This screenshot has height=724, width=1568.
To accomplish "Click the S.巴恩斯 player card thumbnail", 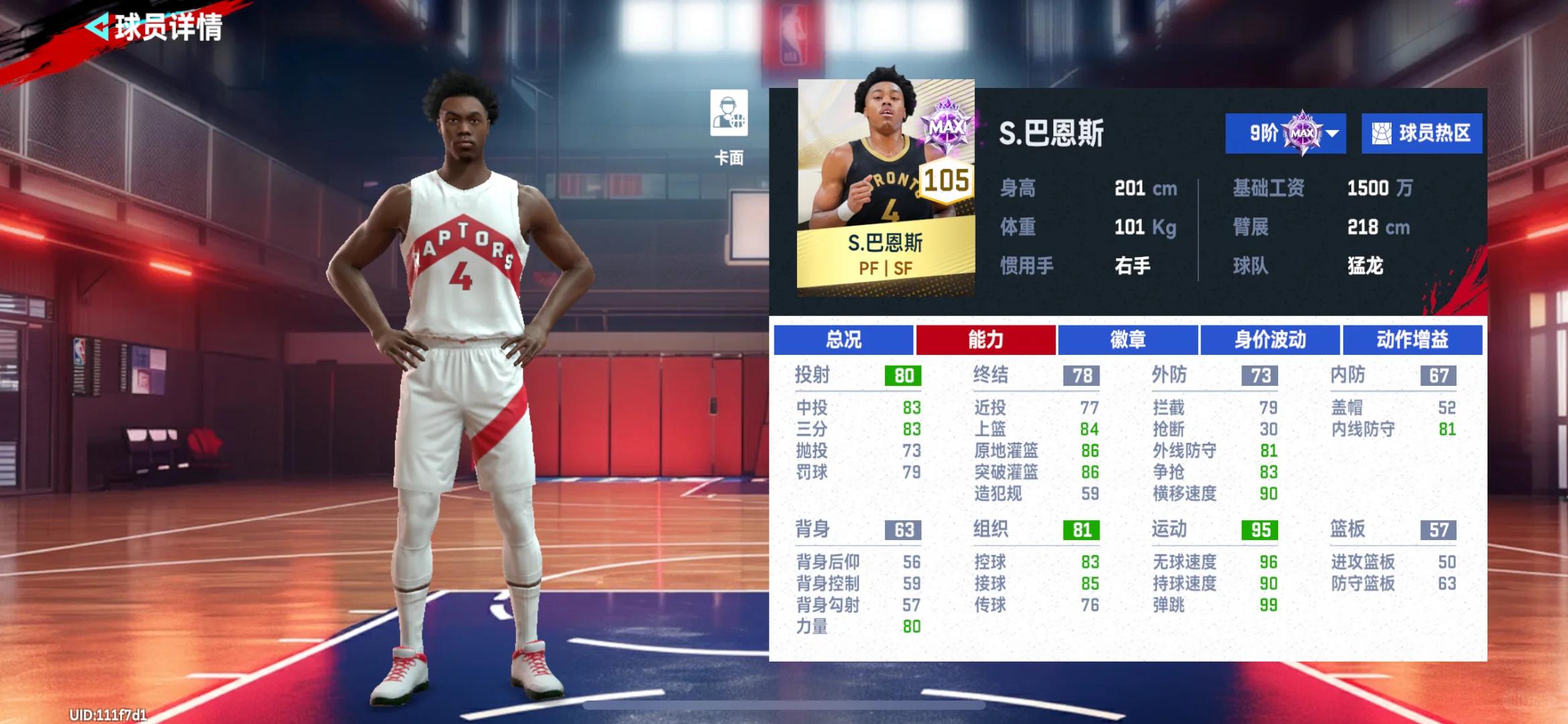I will coord(885,188).
